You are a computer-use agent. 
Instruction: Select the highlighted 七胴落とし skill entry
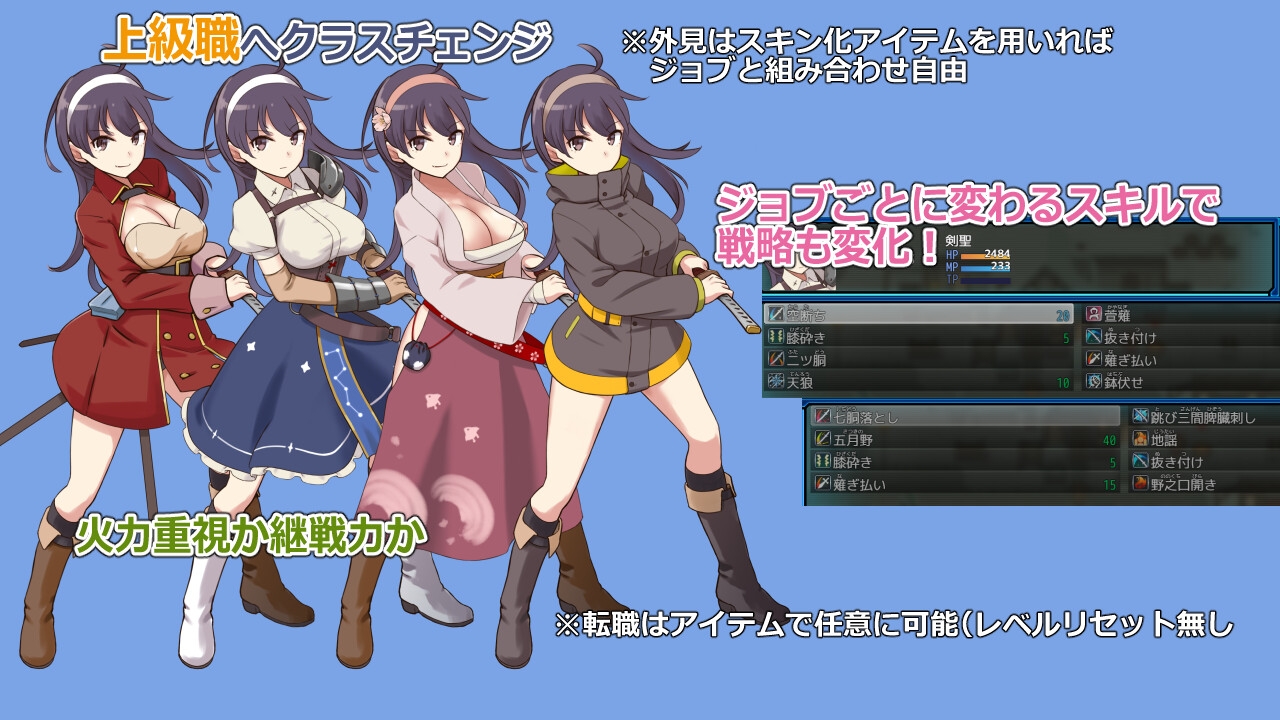(890, 416)
